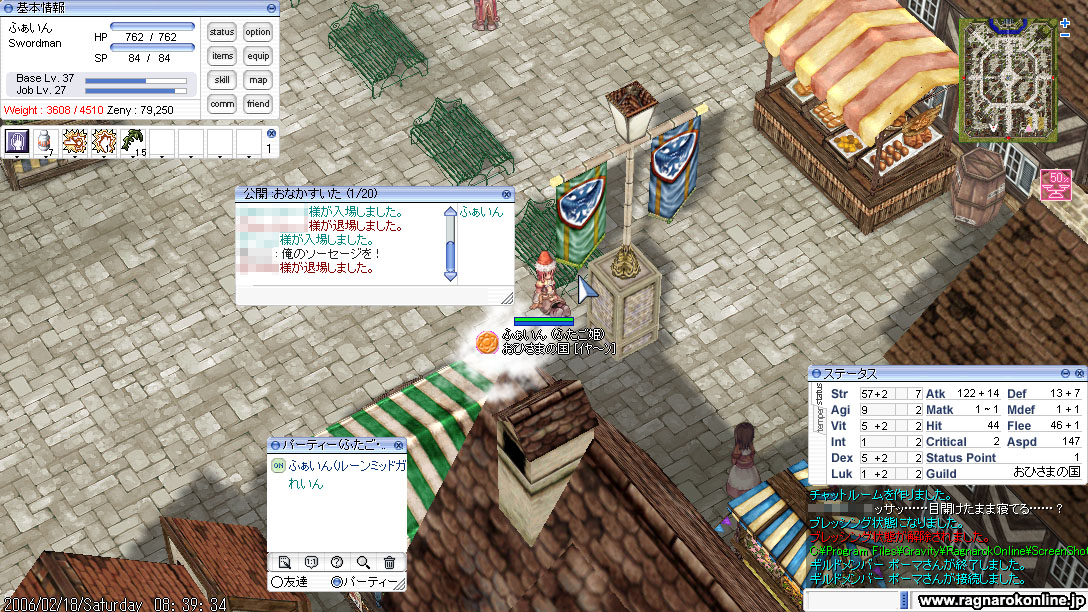Click the trash can icon in party window
Screen dimensions: 1088x612
pyautogui.click(x=388, y=562)
